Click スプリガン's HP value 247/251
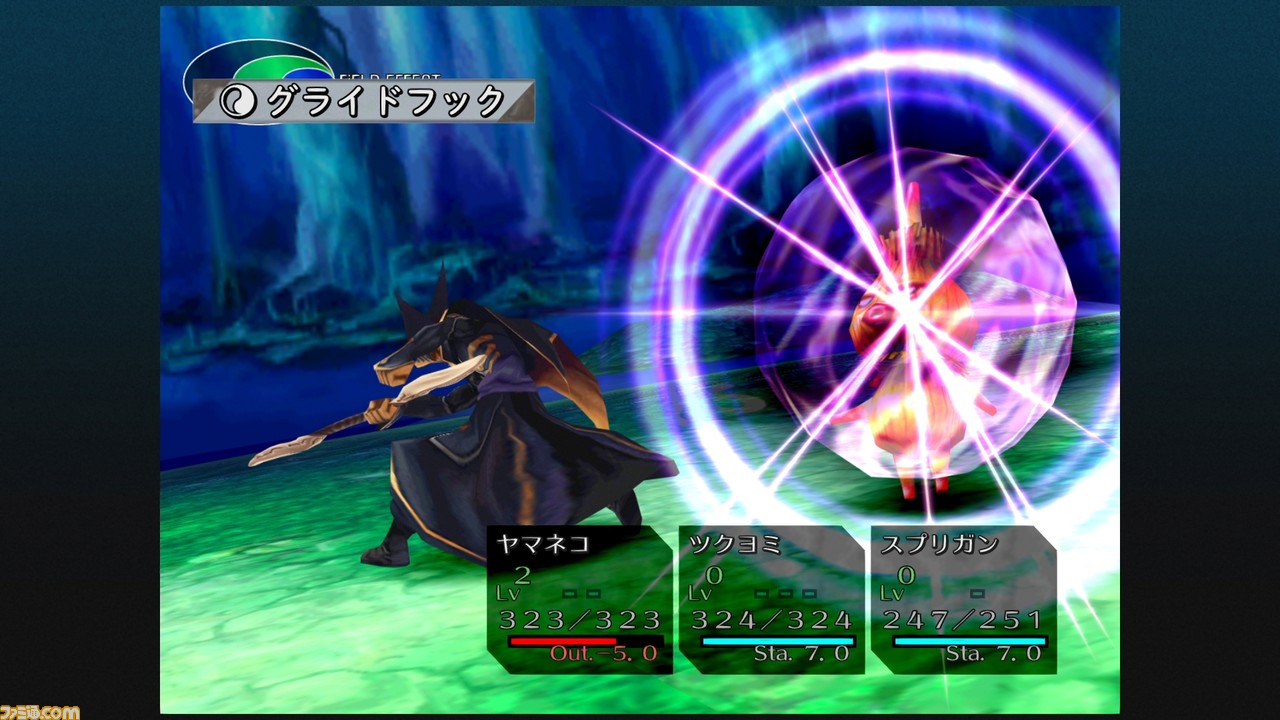This screenshot has width=1280, height=720. (963, 620)
